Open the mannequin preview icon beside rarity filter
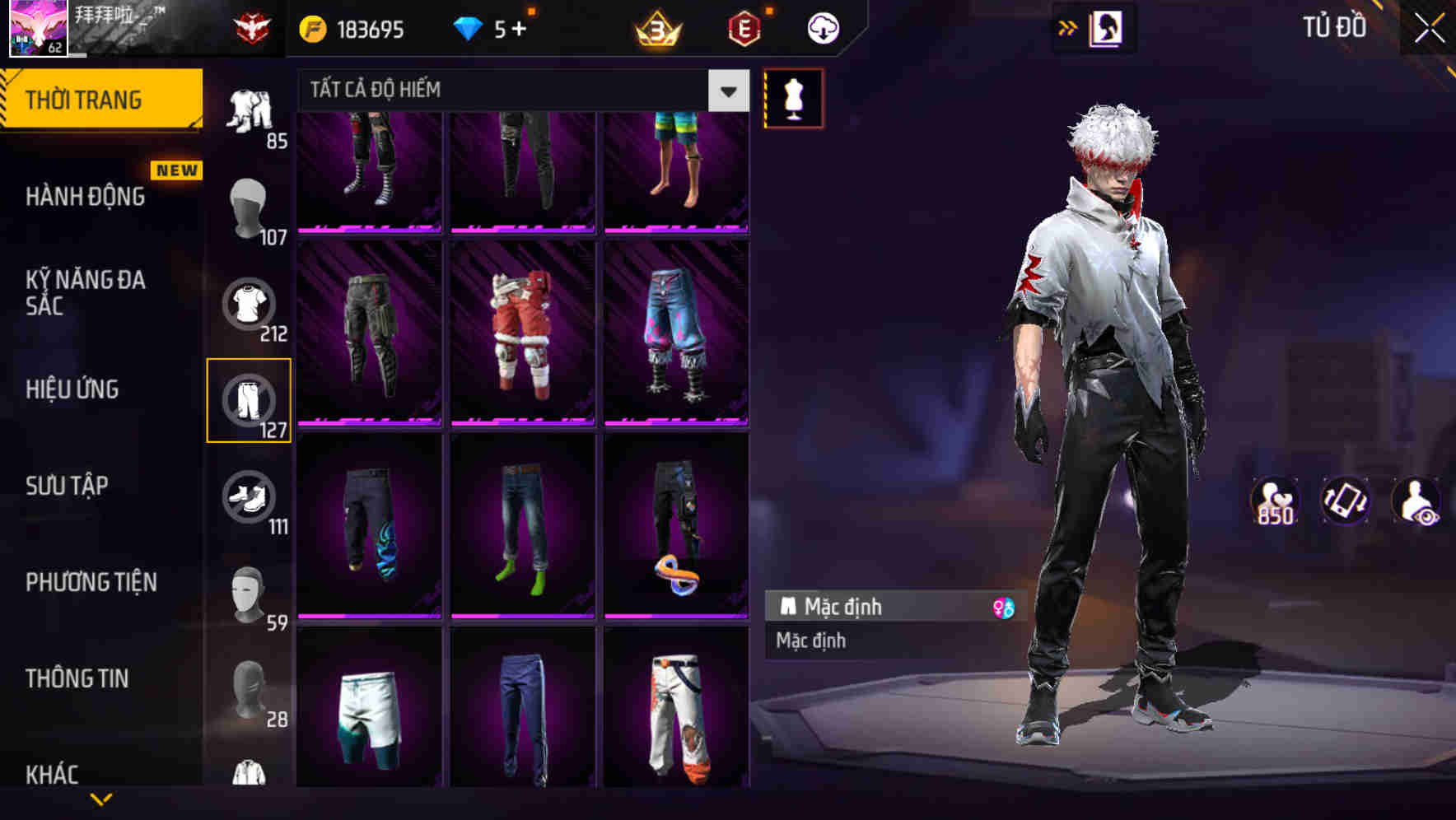The width and height of the screenshot is (1456, 820). tap(792, 99)
